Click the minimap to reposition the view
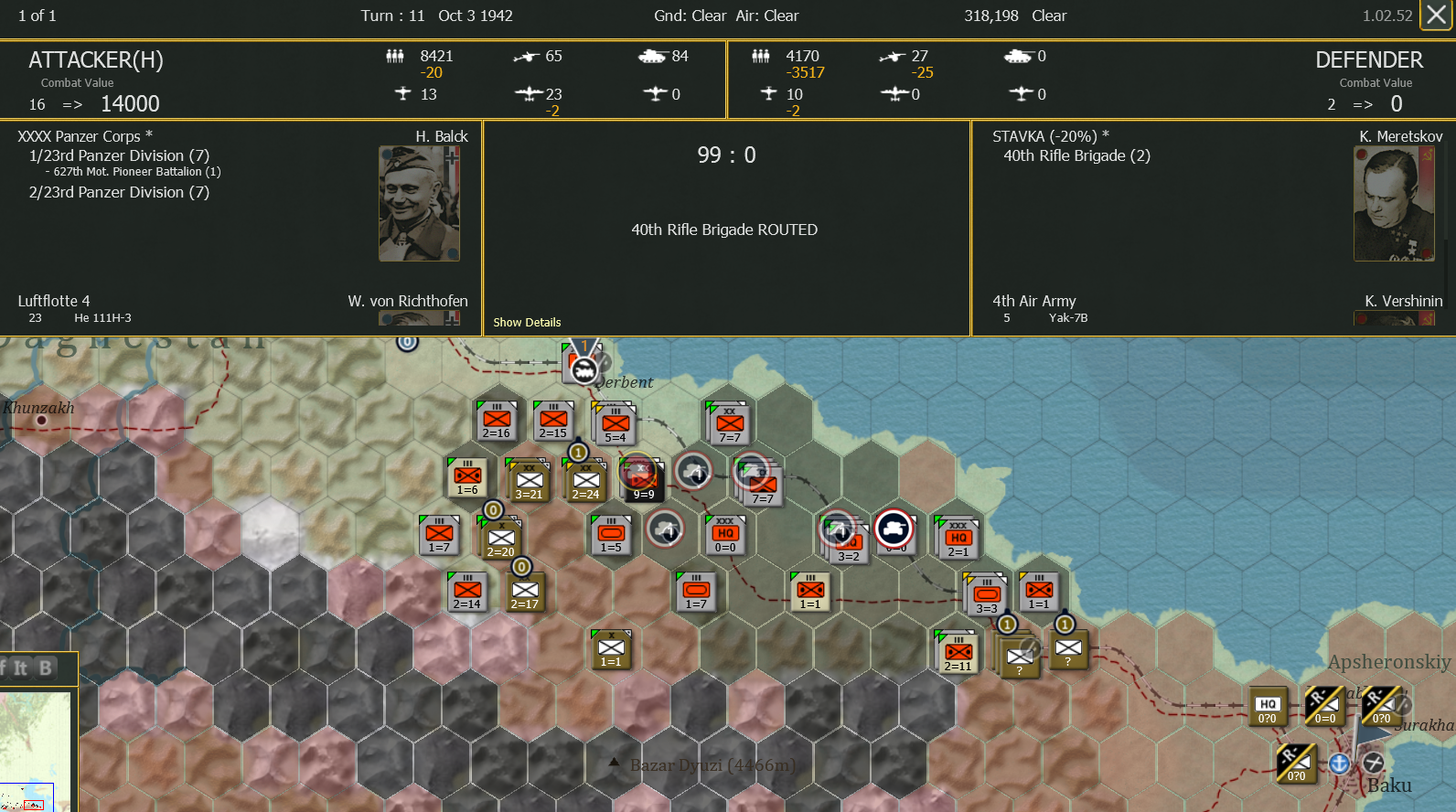1456x812 pixels. click(x=37, y=750)
